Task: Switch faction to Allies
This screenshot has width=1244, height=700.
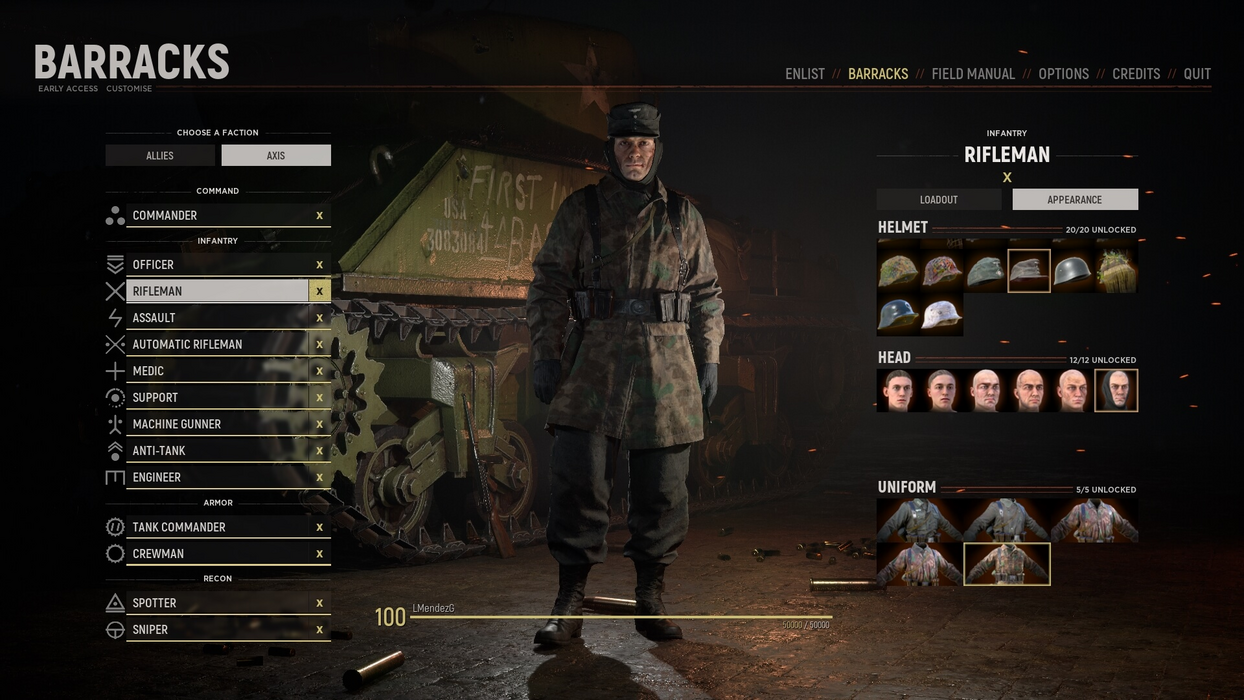Action: pos(160,156)
